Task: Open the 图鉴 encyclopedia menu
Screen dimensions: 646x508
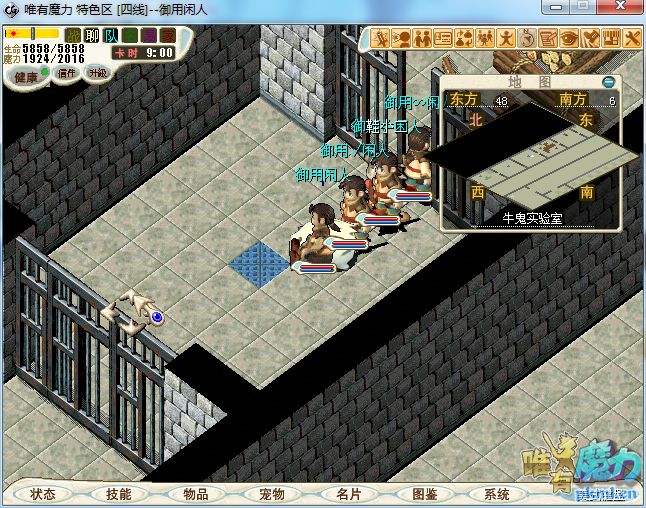Action: (425, 494)
